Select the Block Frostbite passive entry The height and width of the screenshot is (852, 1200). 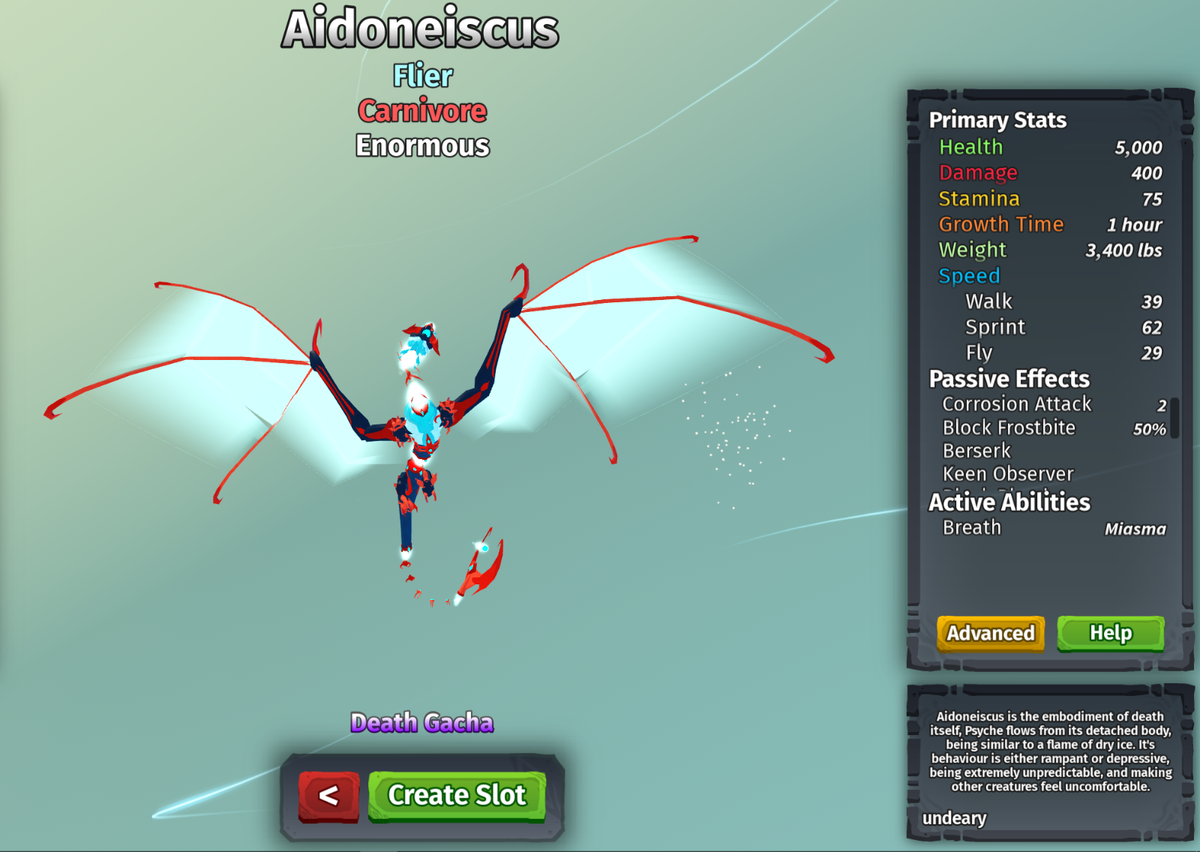click(x=1009, y=428)
